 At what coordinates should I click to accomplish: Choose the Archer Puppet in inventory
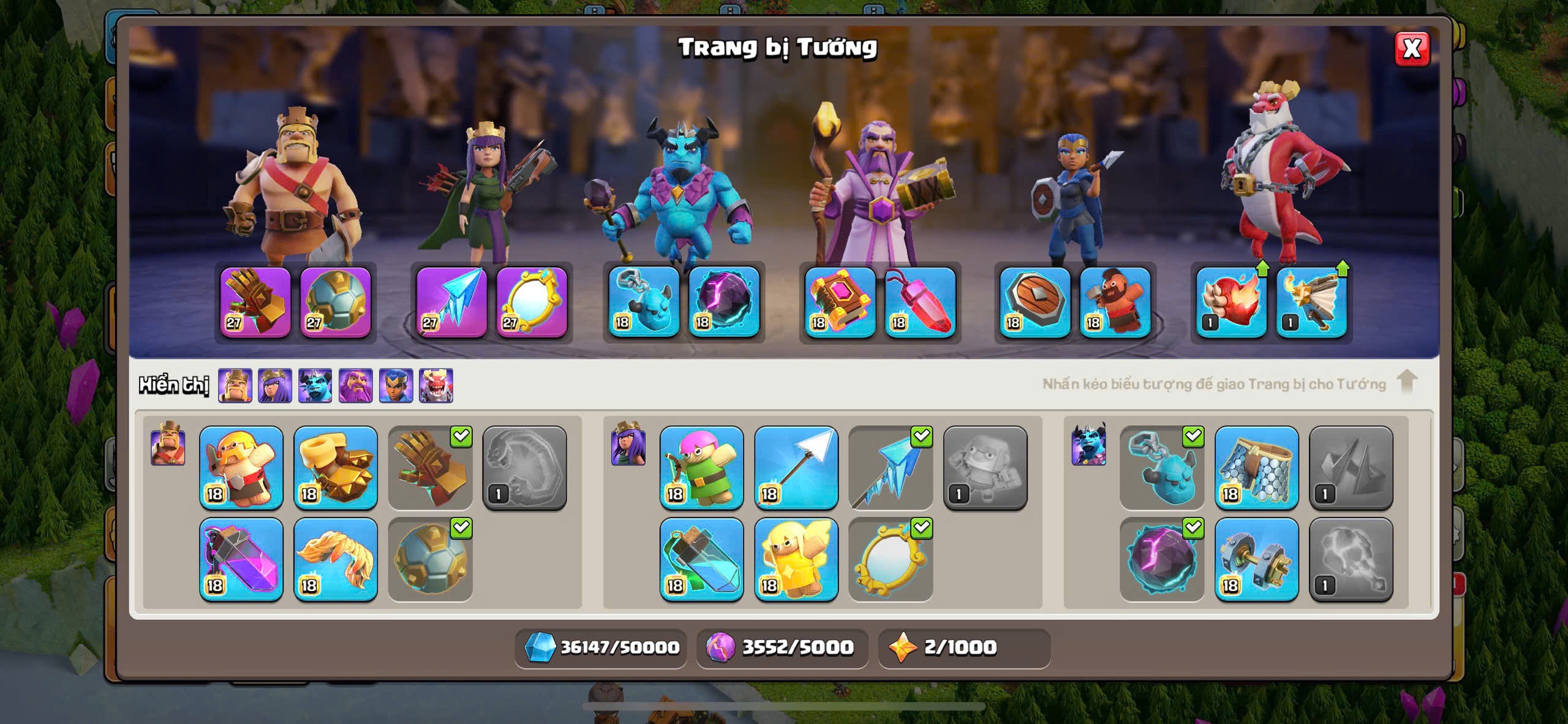pos(701,468)
